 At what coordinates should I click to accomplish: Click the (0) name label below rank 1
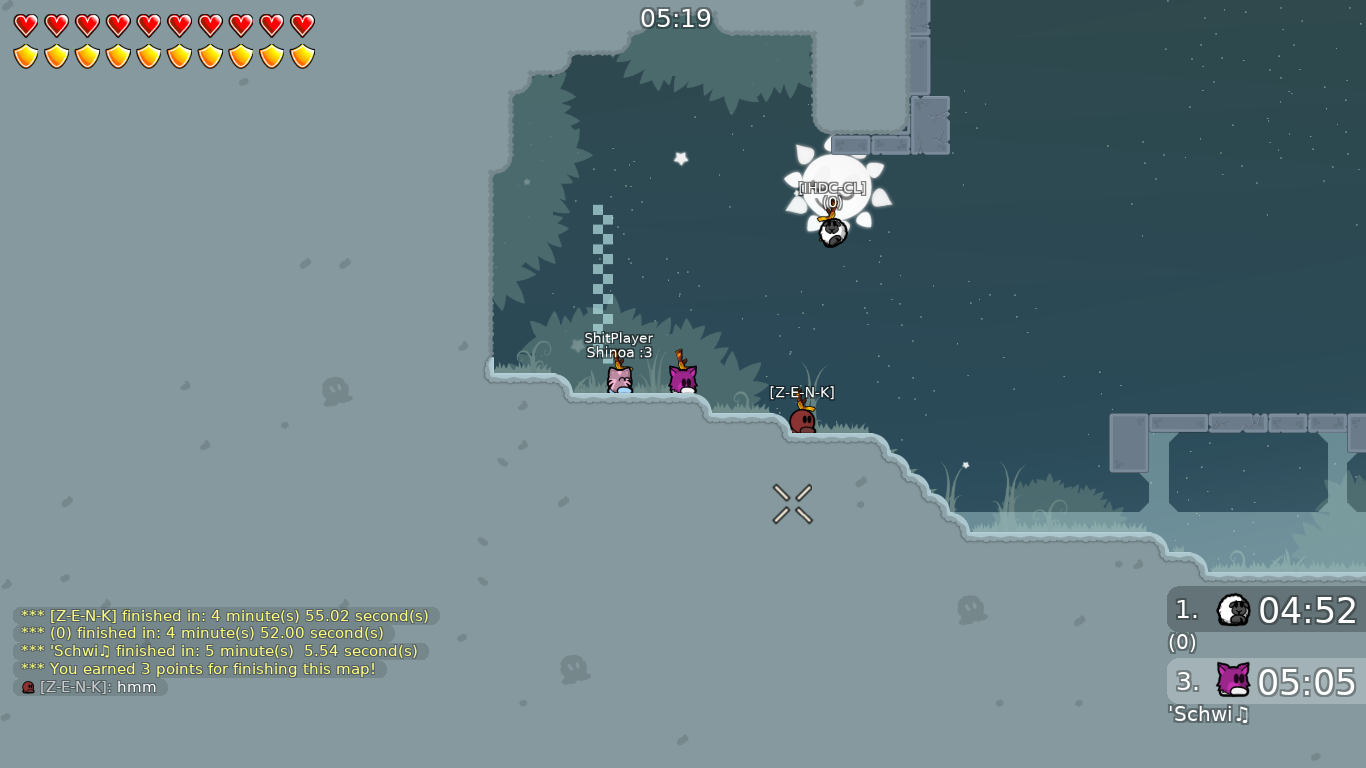click(x=1181, y=643)
